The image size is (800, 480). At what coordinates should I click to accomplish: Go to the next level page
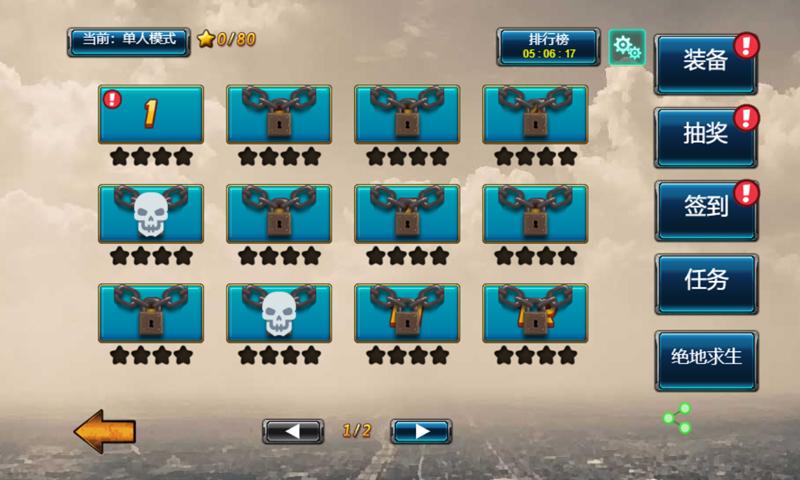[421, 431]
